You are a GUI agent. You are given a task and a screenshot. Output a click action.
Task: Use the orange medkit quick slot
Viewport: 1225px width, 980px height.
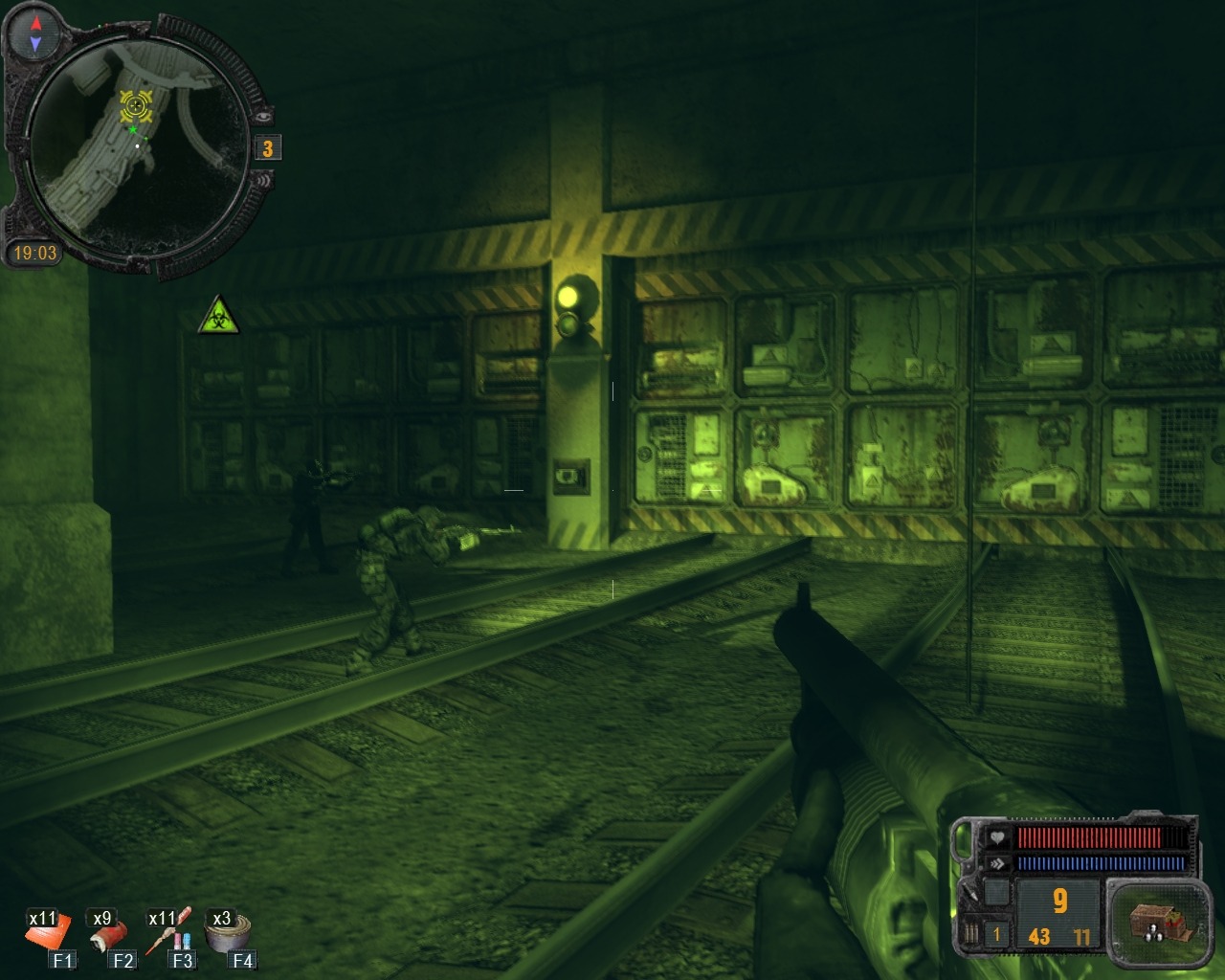[x=47, y=932]
